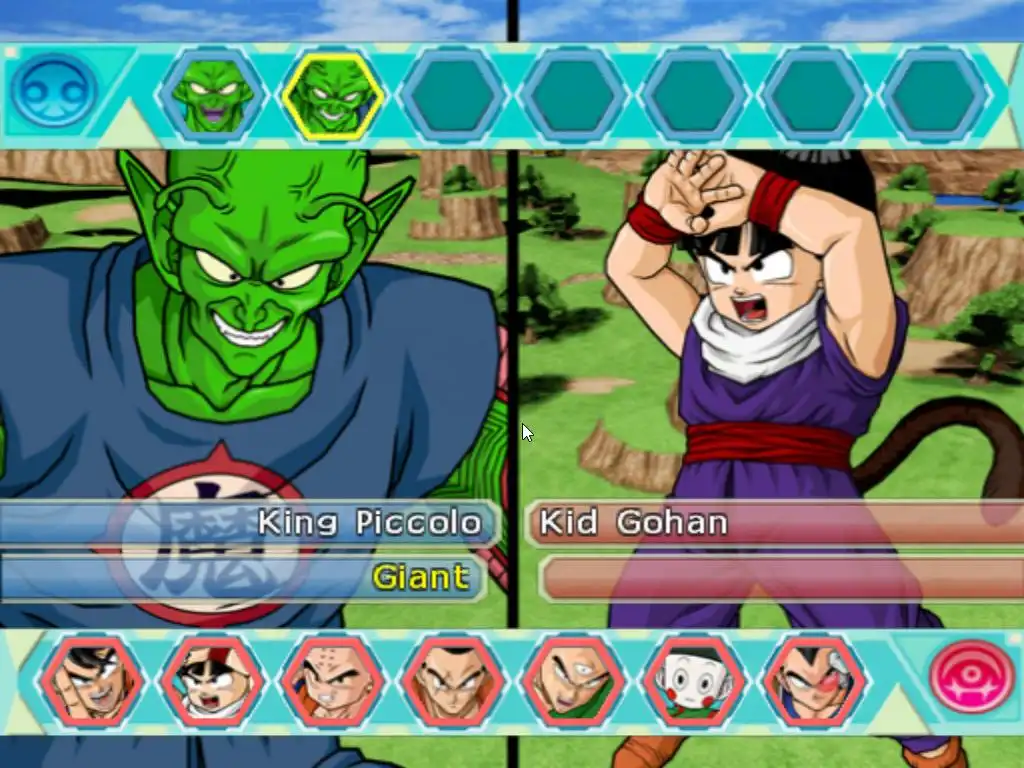This screenshot has height=768, width=1024.
Task: Select the Yamcha portrait
Action: click(x=452, y=681)
